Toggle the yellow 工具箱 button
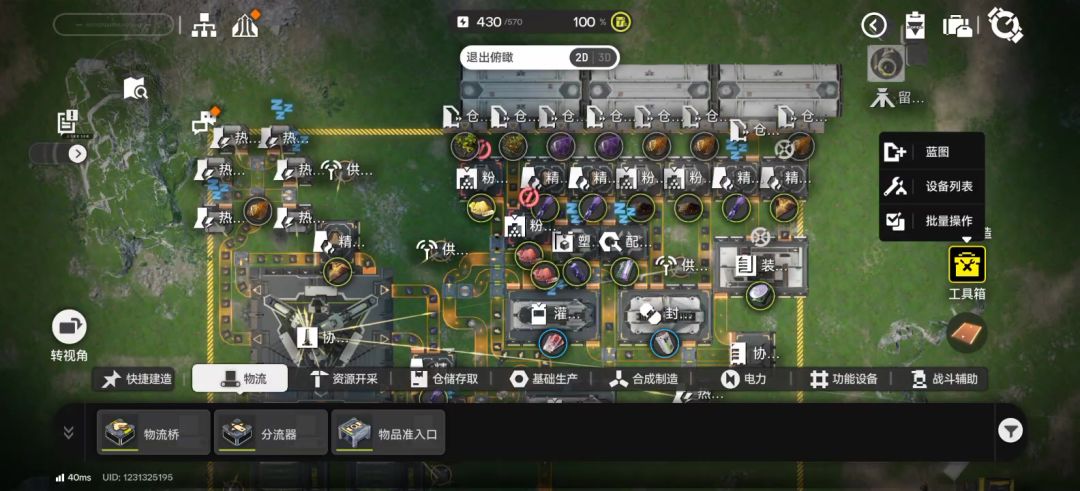 pos(967,266)
